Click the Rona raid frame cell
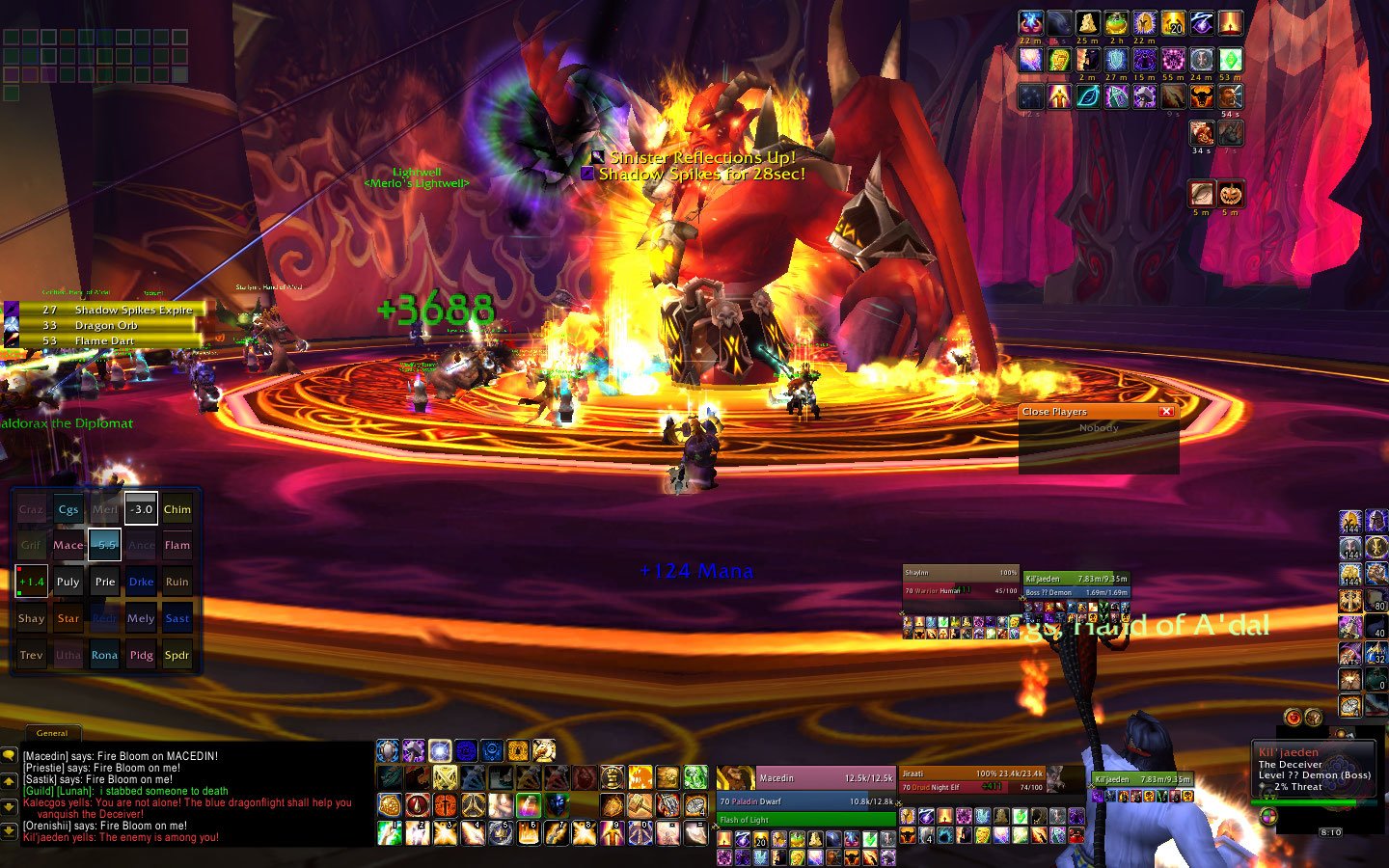The width and height of the screenshot is (1389, 868). (x=104, y=655)
